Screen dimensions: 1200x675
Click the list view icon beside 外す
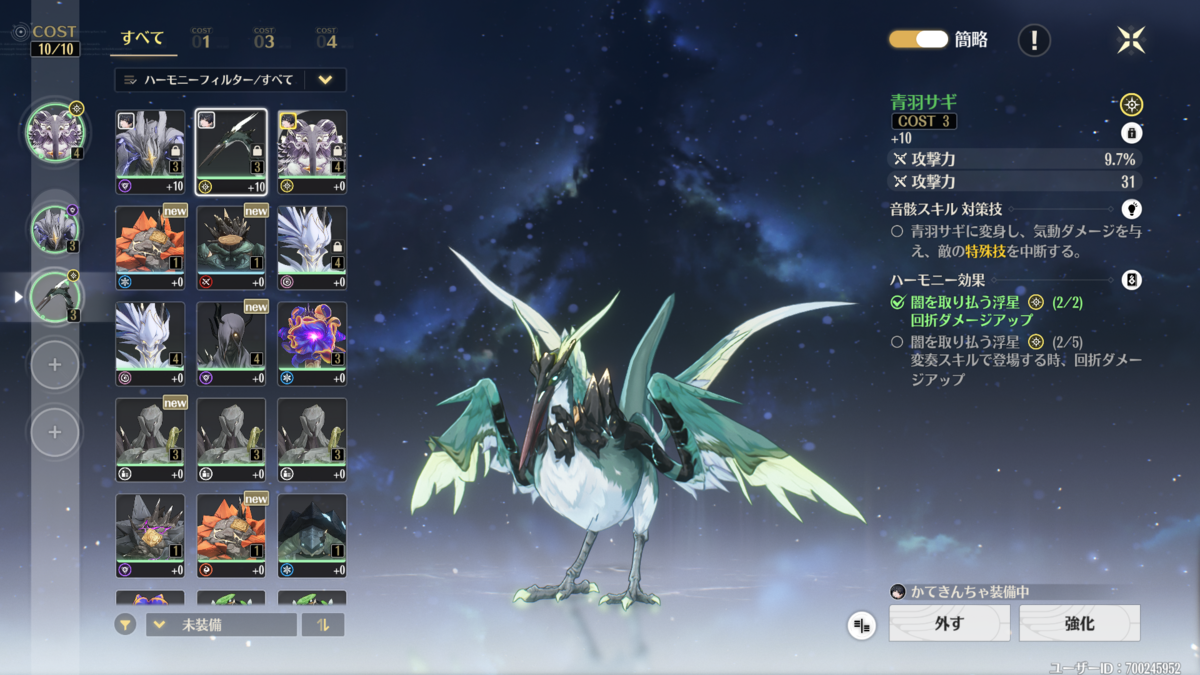(x=861, y=625)
